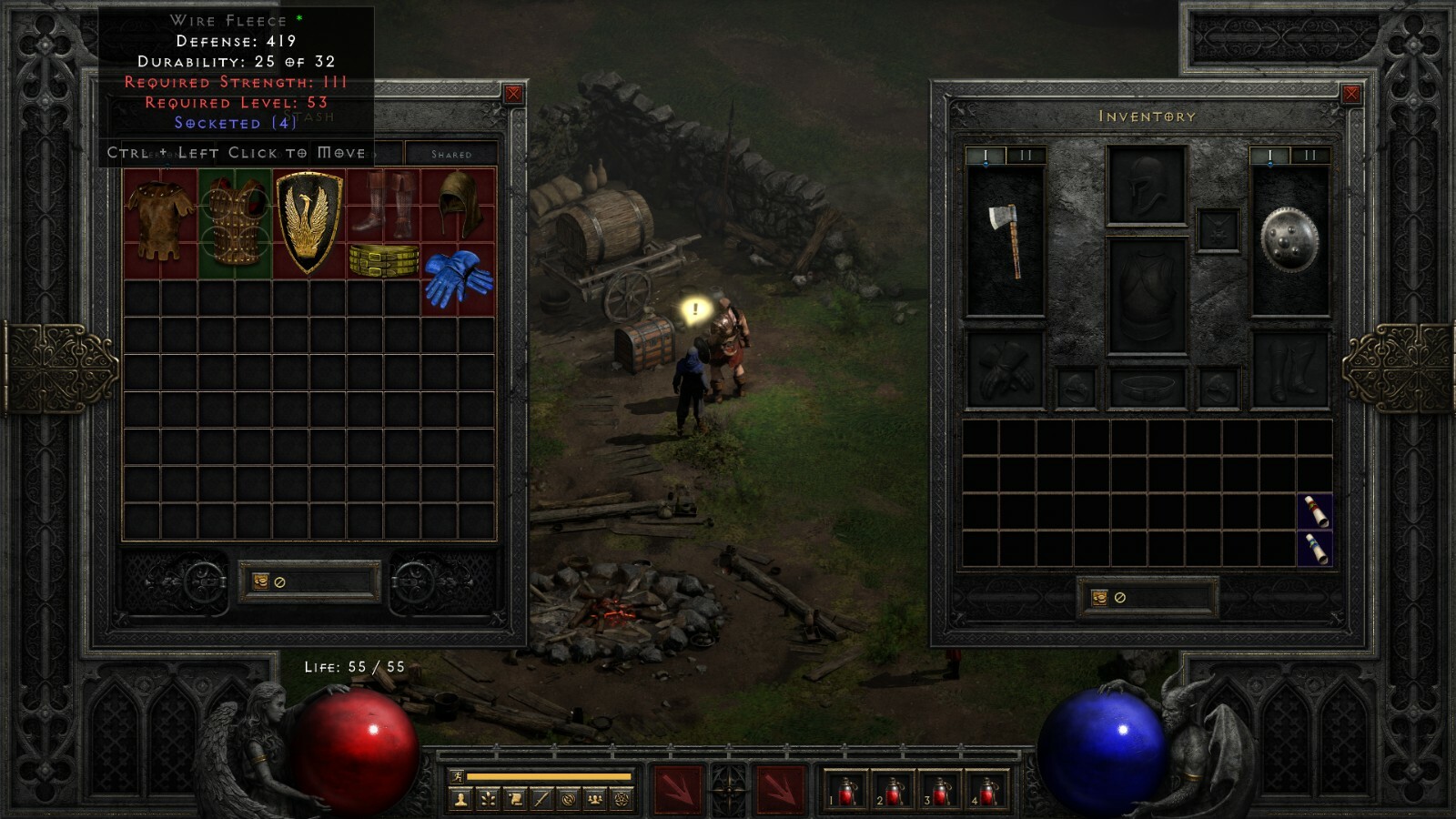The image size is (1456, 819).
Task: Select the party screen icon
Action: 594,798
